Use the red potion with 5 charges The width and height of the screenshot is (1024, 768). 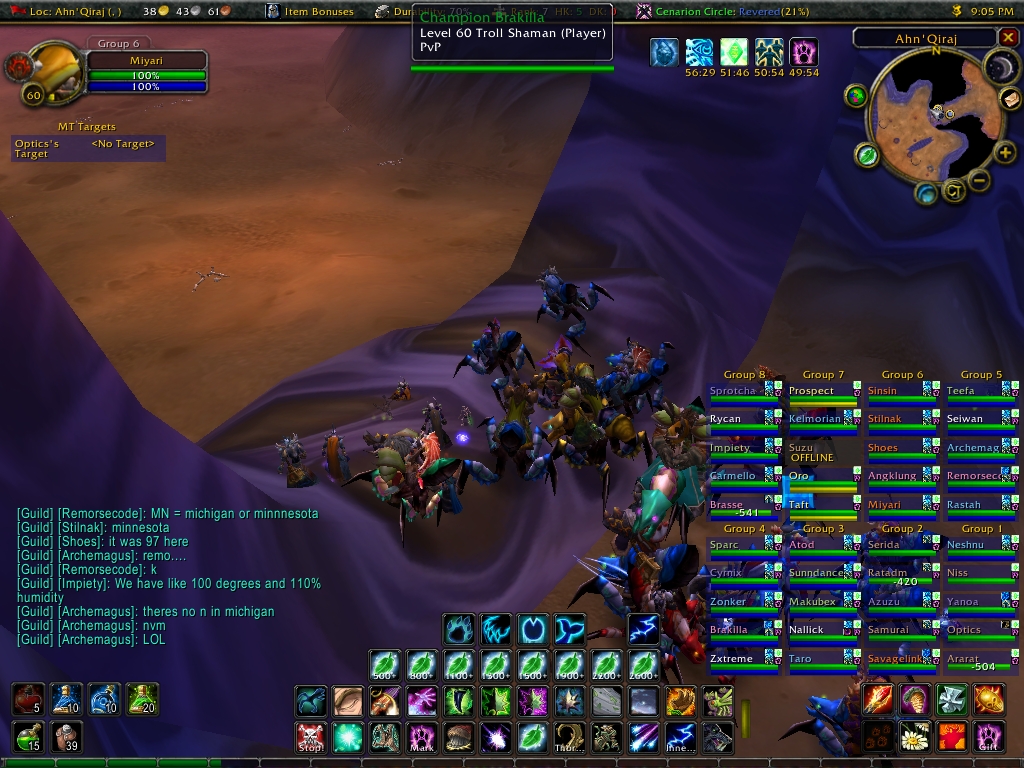coord(28,699)
